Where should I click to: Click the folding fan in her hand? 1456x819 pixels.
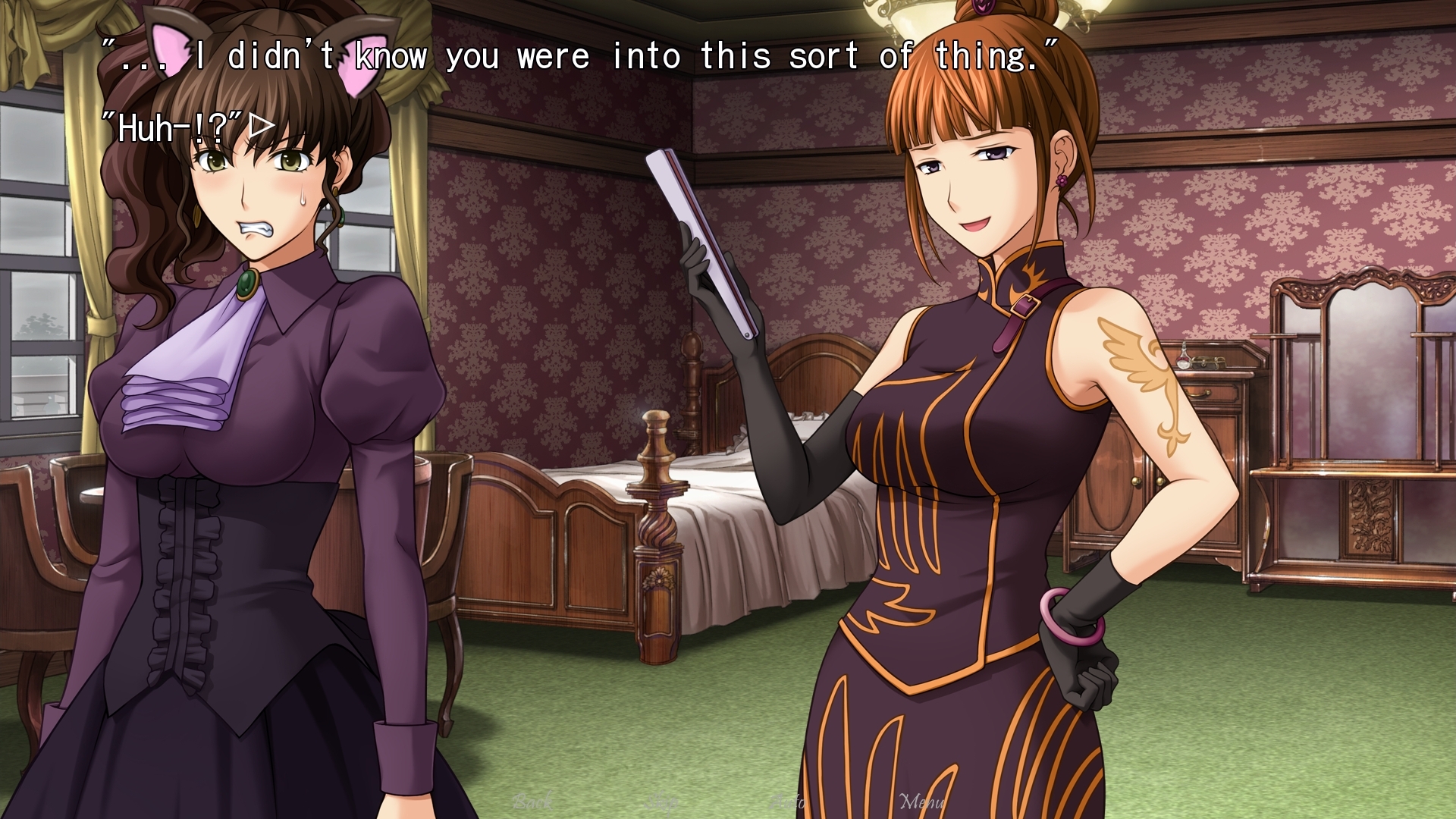[694, 243]
